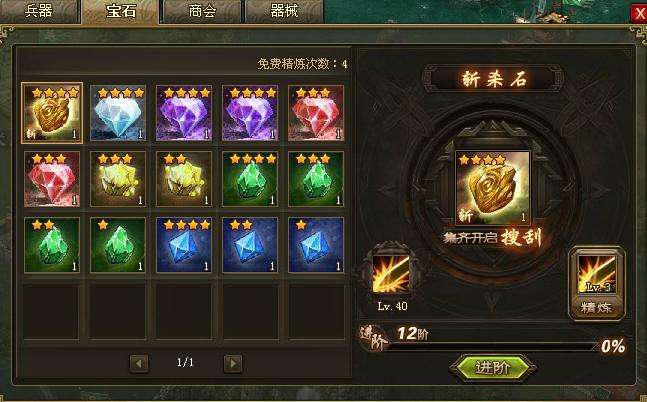This screenshot has width=647, height=402.
Task: Click the 宝石 tab
Action: tap(120, 11)
